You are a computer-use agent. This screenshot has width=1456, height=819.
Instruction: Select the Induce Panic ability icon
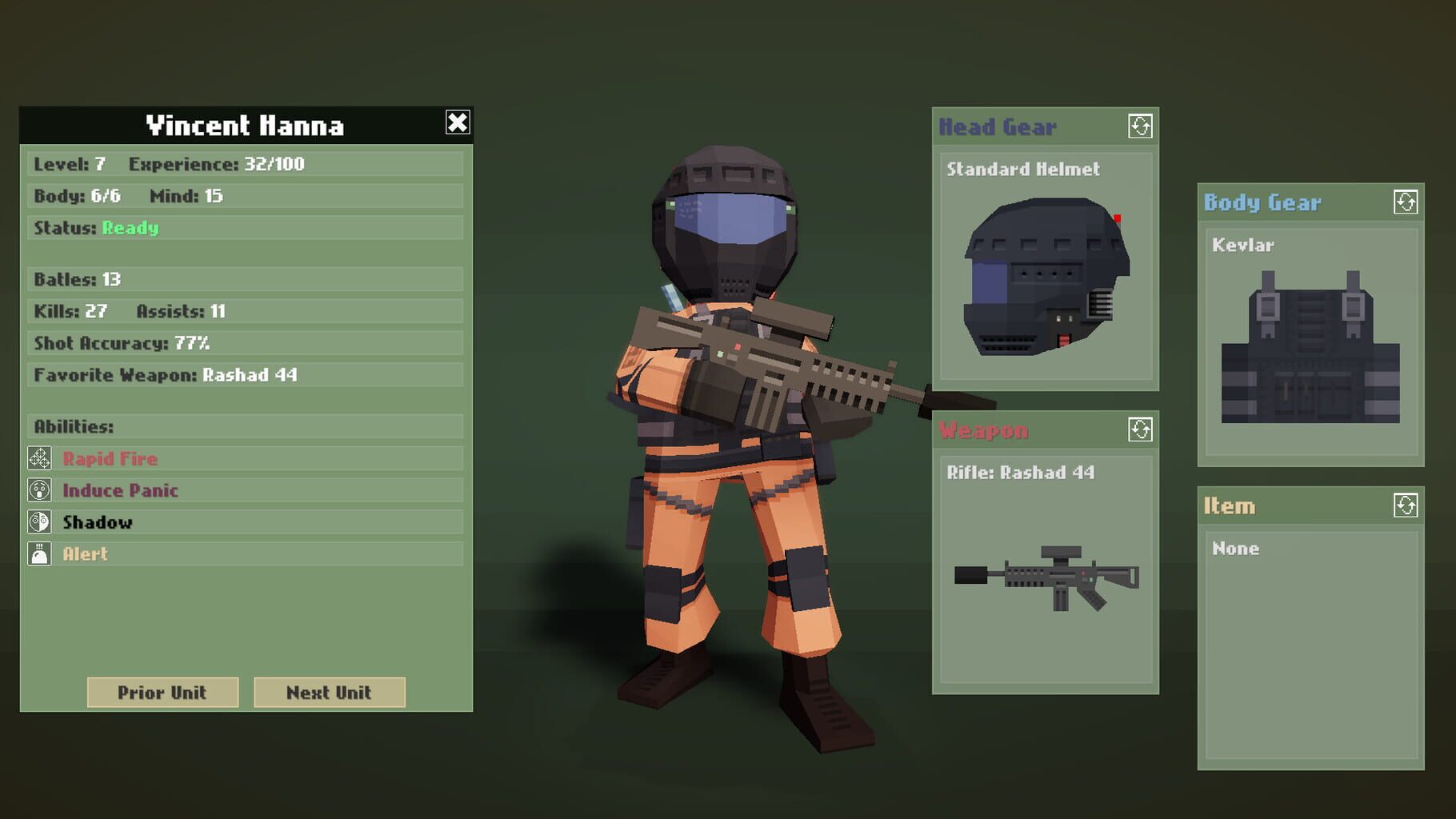click(39, 490)
